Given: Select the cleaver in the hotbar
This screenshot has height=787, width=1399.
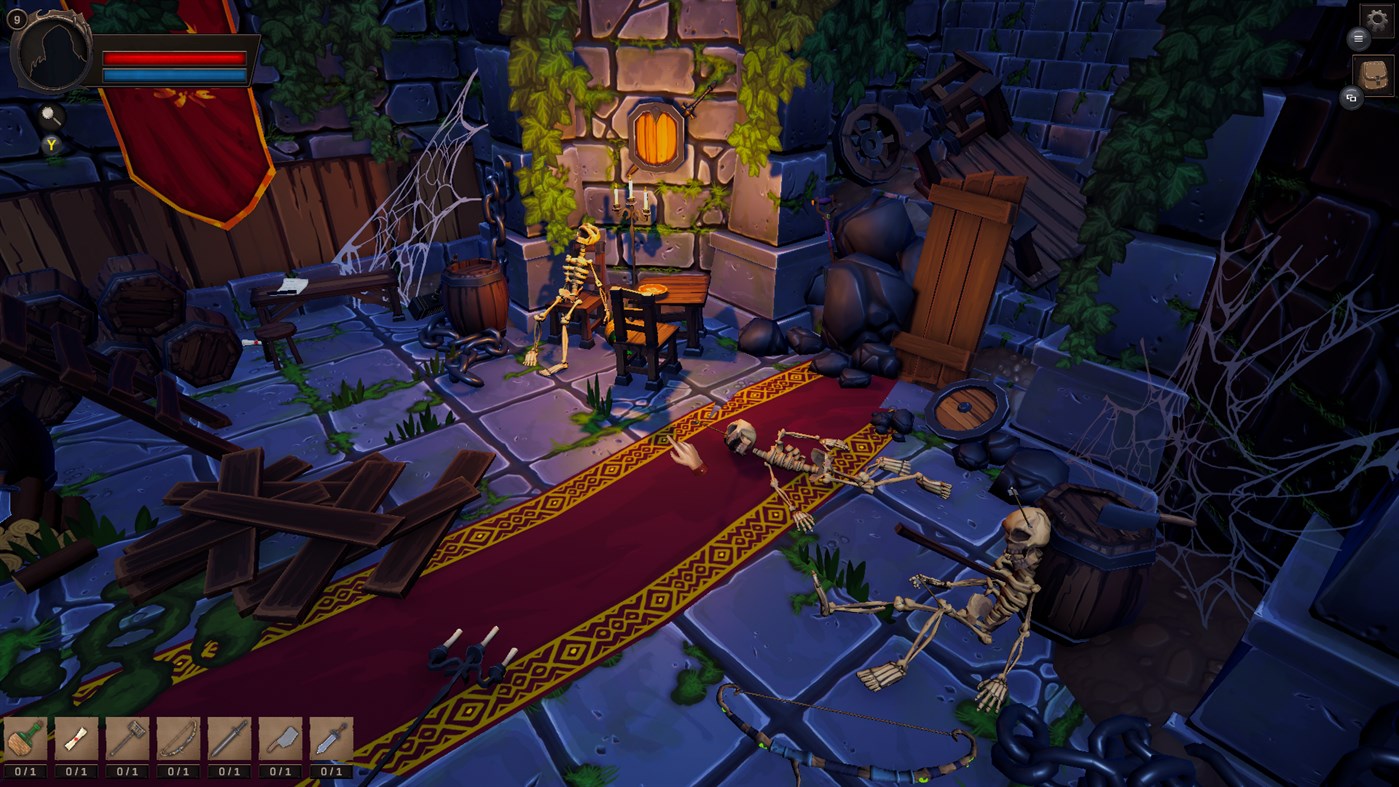Looking at the screenshot, I should (x=281, y=740).
